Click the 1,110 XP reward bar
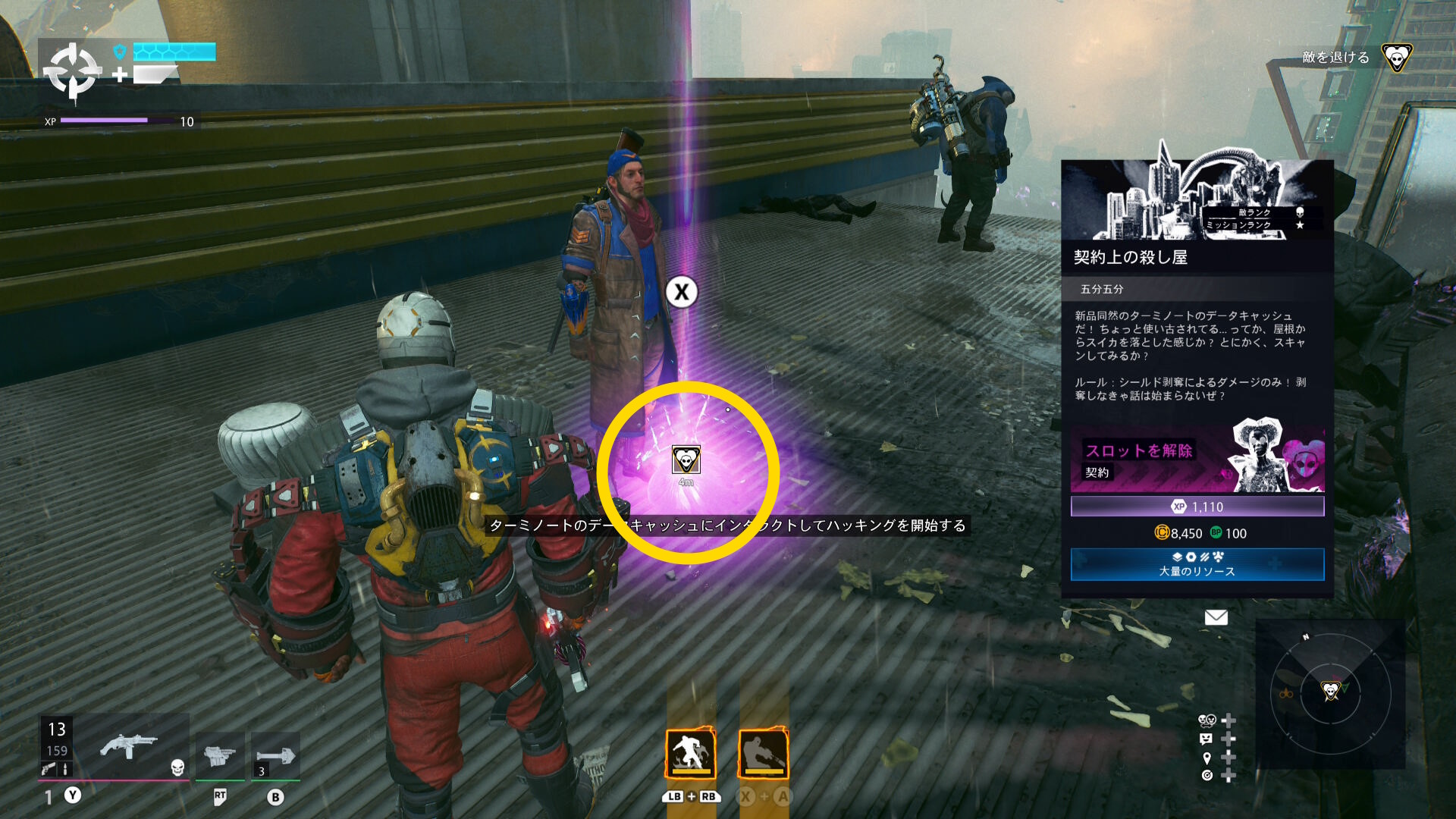This screenshot has width=1456, height=819. pos(1197,507)
